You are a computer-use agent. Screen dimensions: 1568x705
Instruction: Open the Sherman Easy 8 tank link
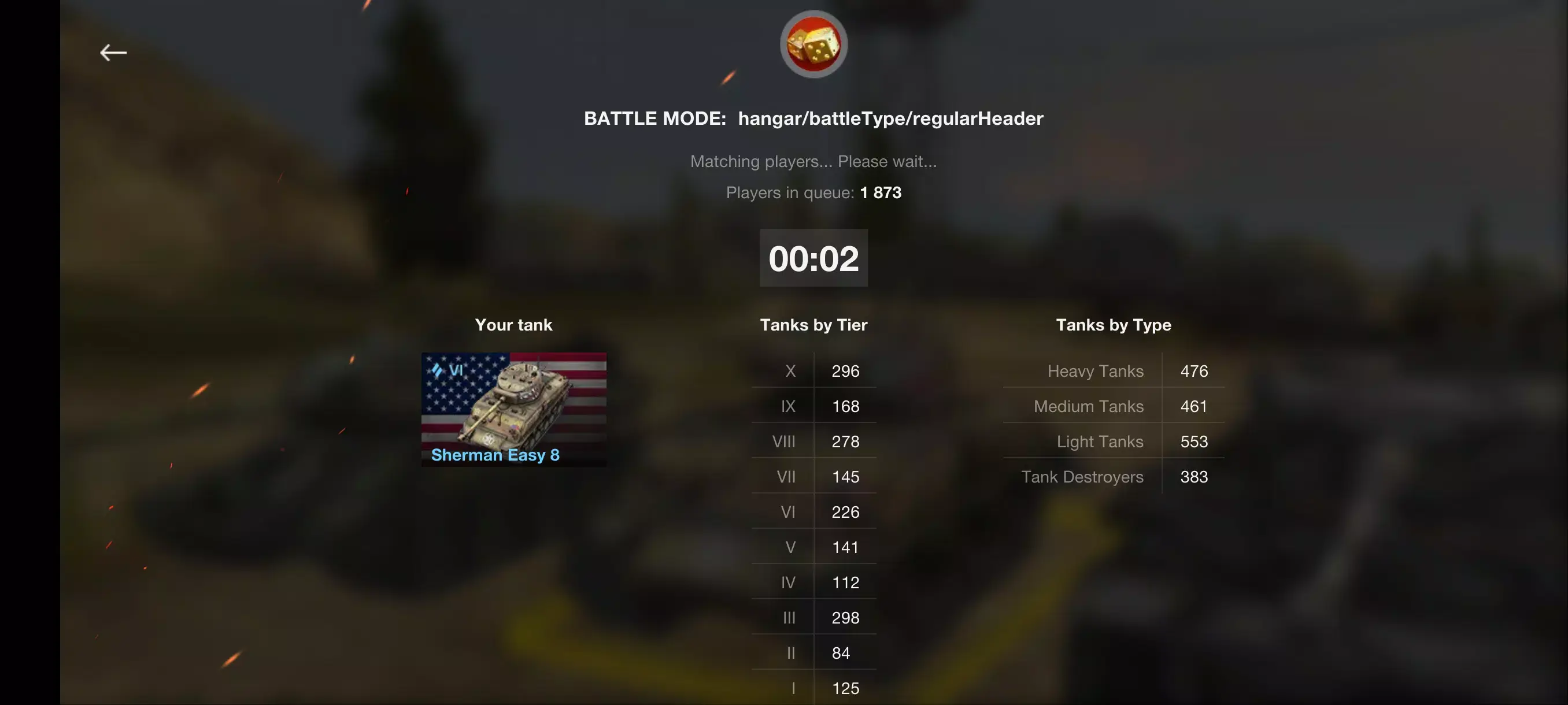point(495,455)
